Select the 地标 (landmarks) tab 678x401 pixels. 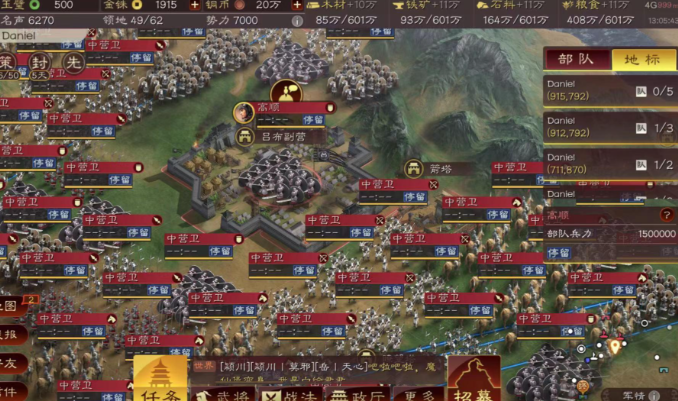643,59
